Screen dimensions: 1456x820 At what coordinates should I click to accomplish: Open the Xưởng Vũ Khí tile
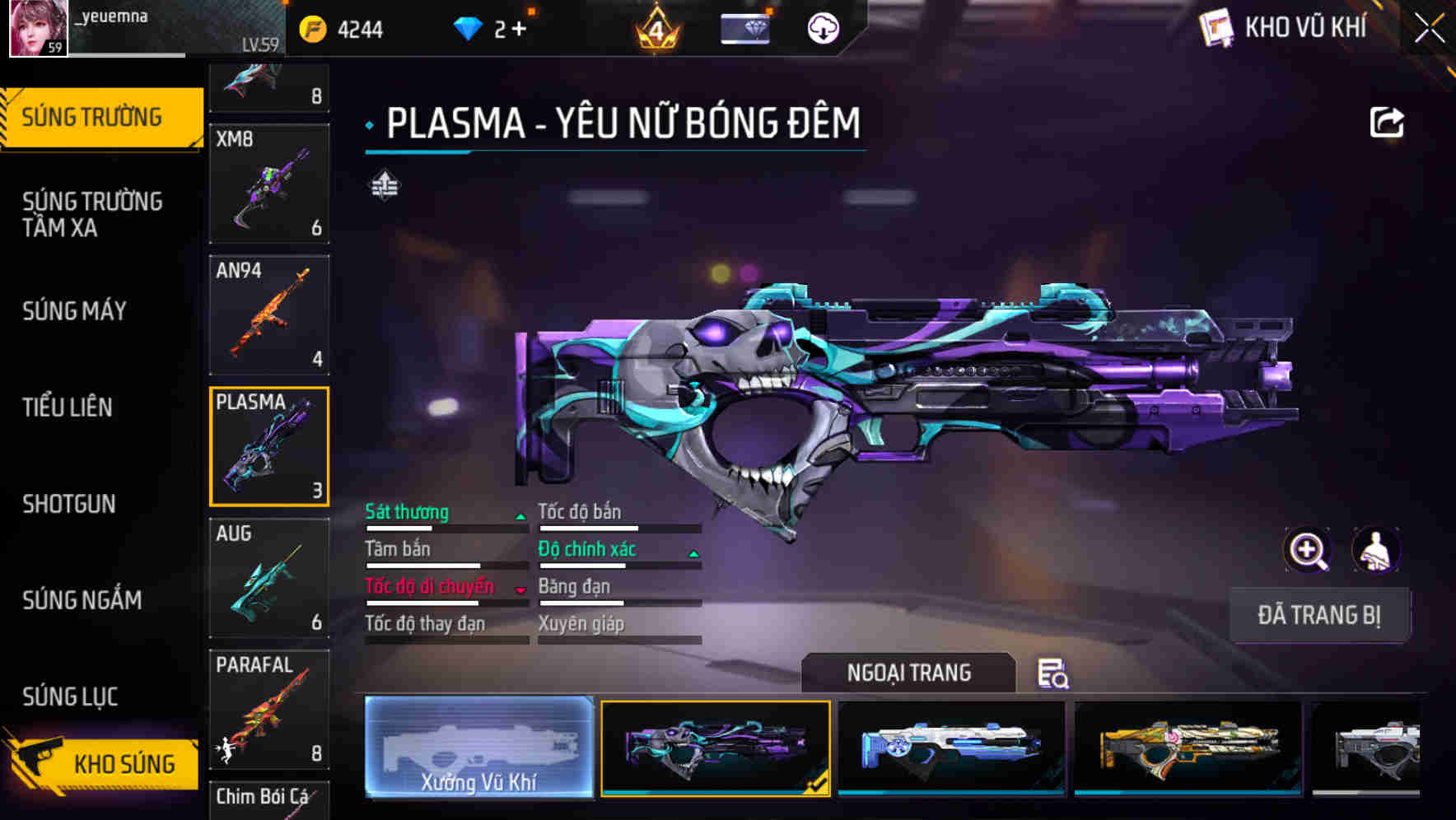(x=478, y=747)
